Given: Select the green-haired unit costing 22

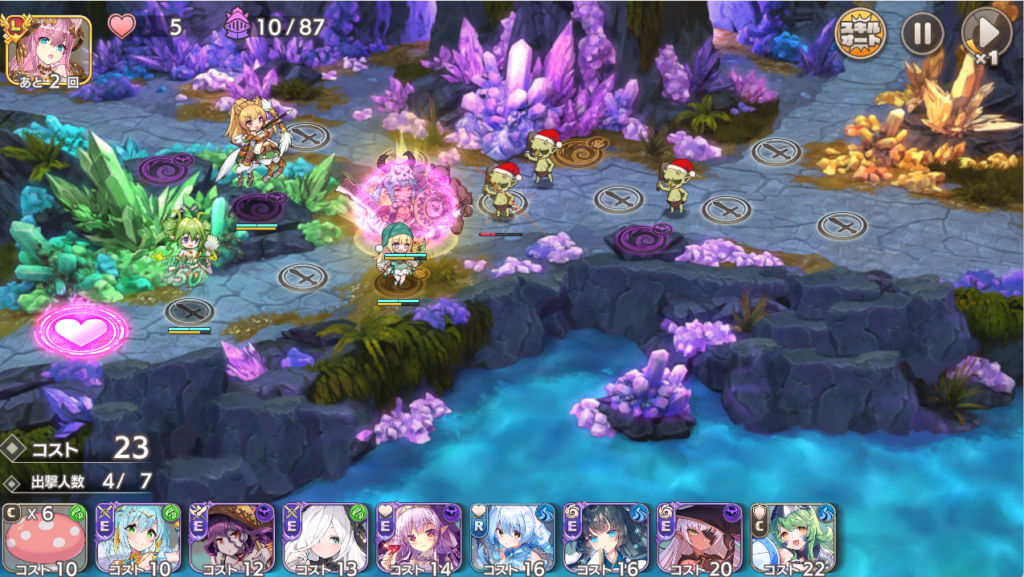Looking at the screenshot, I should click(x=793, y=538).
